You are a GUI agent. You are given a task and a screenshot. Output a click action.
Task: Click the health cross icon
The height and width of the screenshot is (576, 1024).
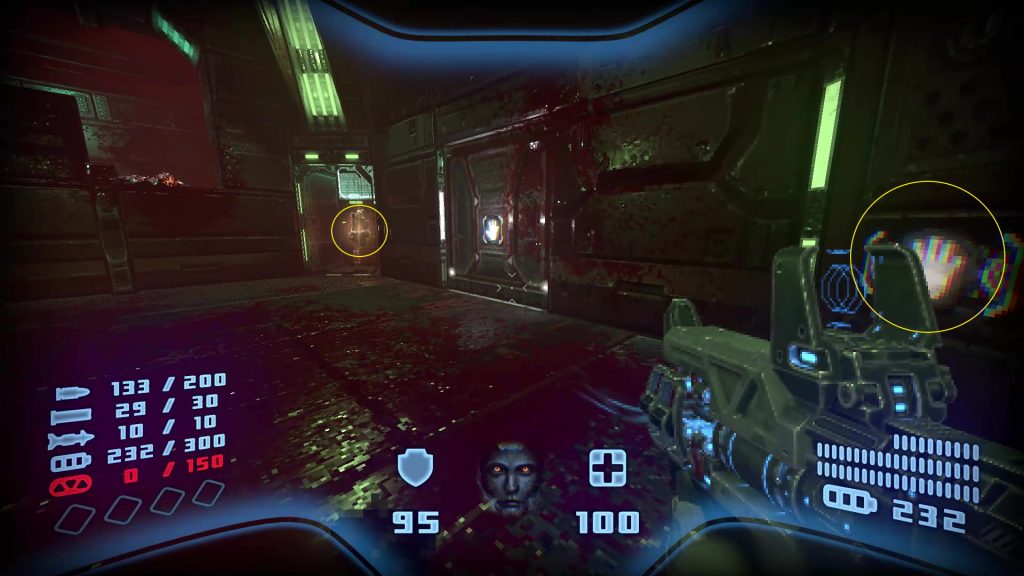click(607, 468)
